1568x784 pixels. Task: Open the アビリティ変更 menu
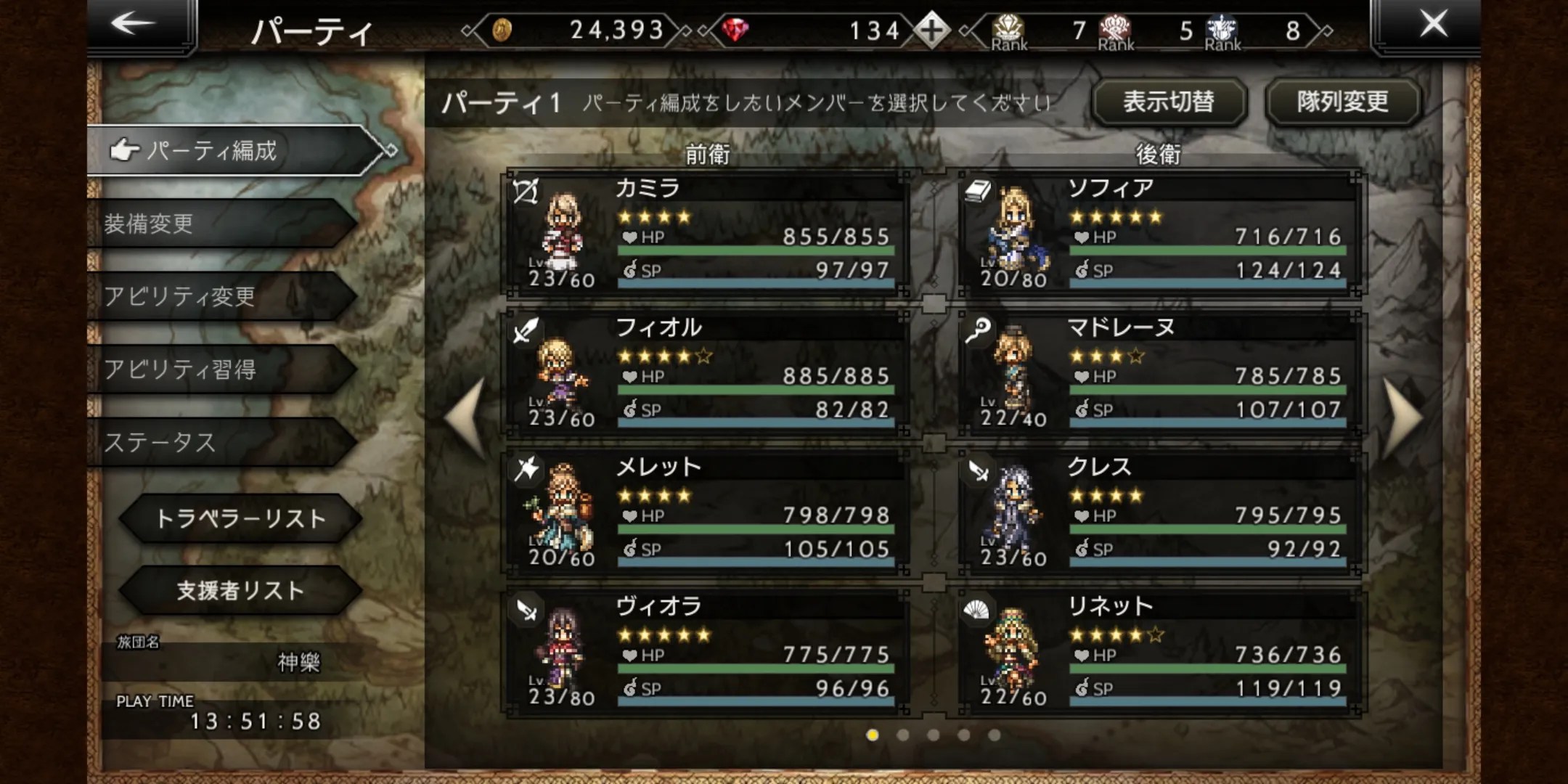coord(218,296)
